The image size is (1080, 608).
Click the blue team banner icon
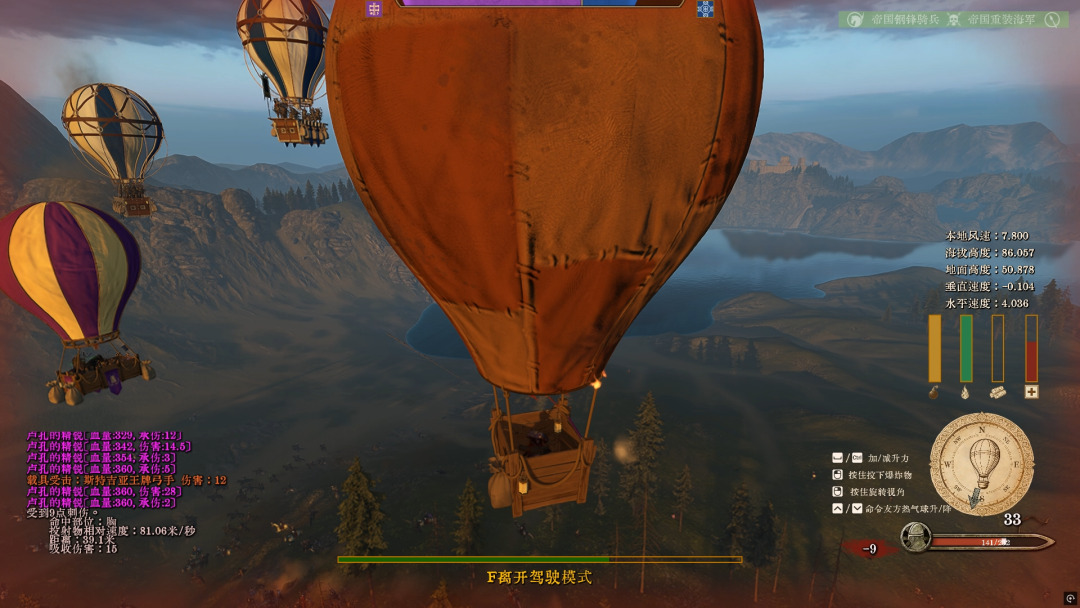pos(705,9)
